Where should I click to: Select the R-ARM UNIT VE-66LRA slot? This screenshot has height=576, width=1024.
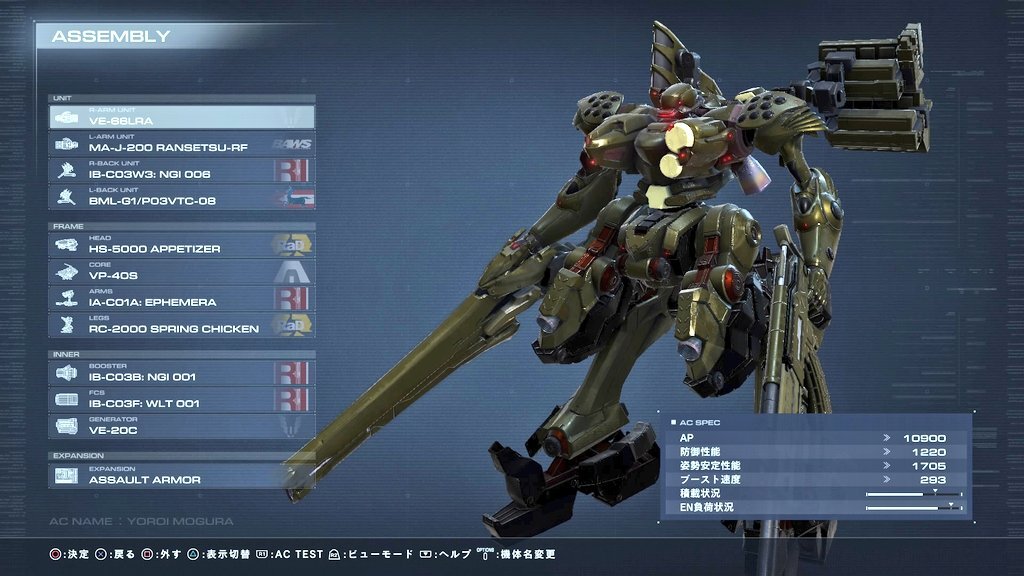tap(181, 117)
